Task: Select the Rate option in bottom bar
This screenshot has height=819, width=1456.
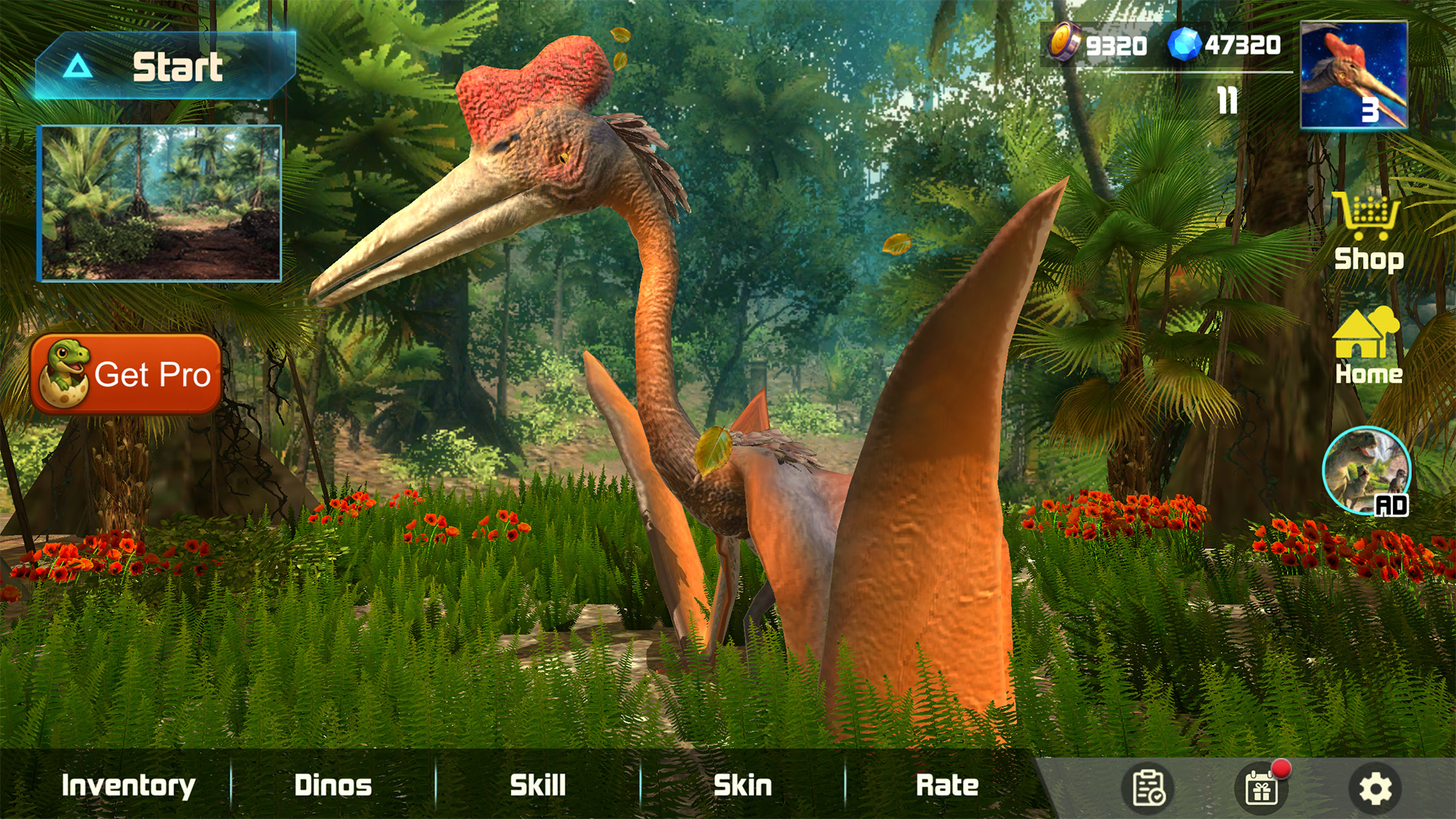Action: point(948,785)
